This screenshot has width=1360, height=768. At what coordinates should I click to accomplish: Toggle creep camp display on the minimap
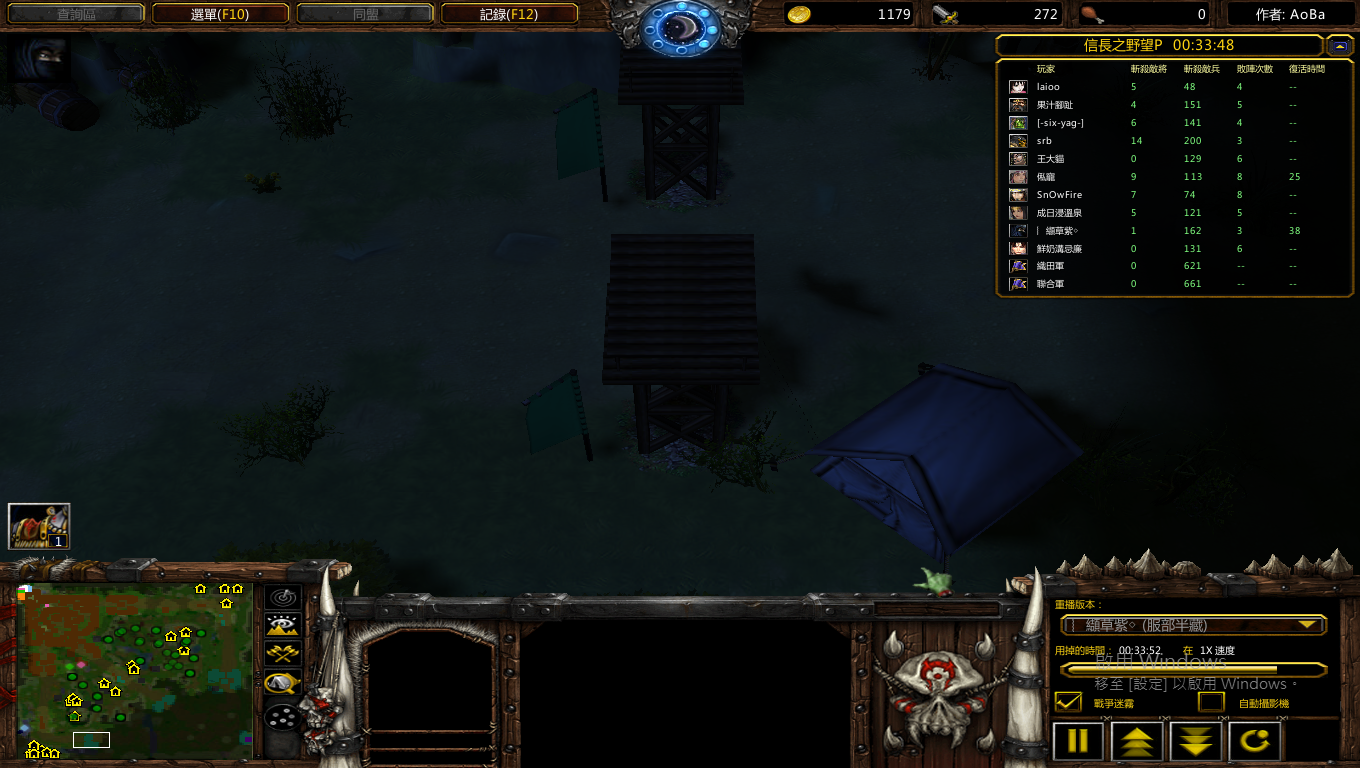pos(283,683)
